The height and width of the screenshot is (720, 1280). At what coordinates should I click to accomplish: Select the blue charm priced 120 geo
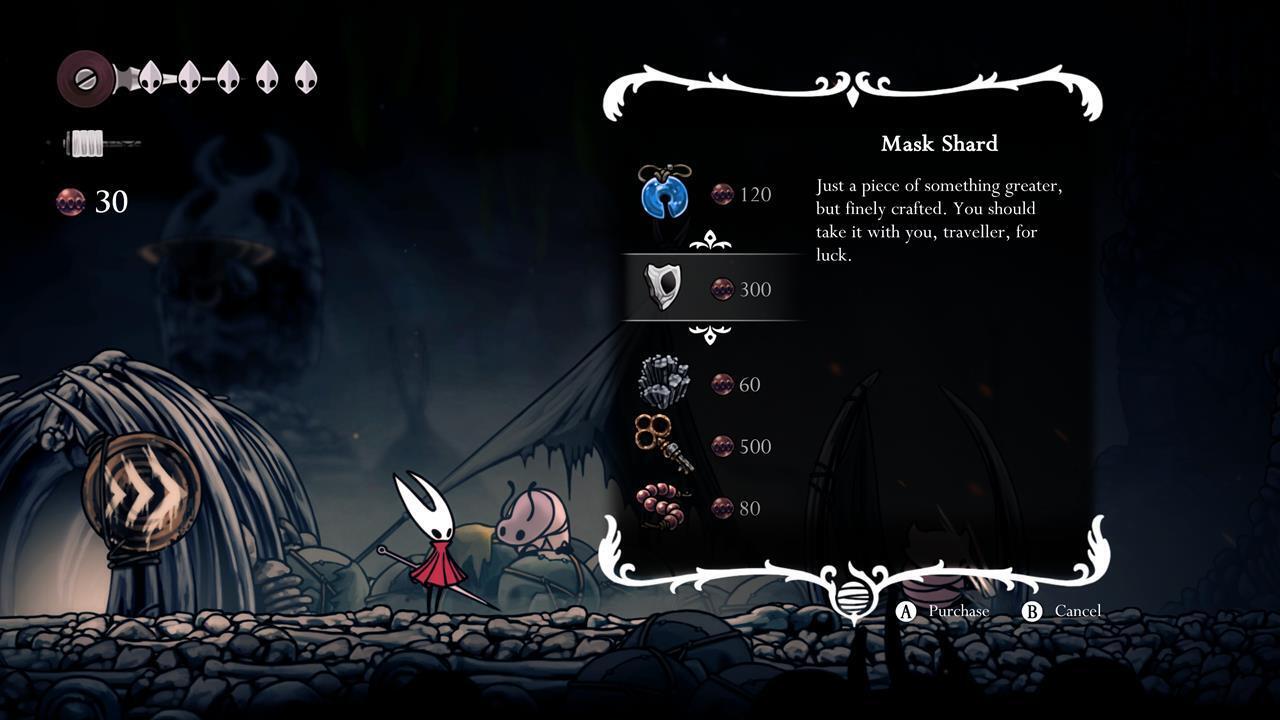665,194
